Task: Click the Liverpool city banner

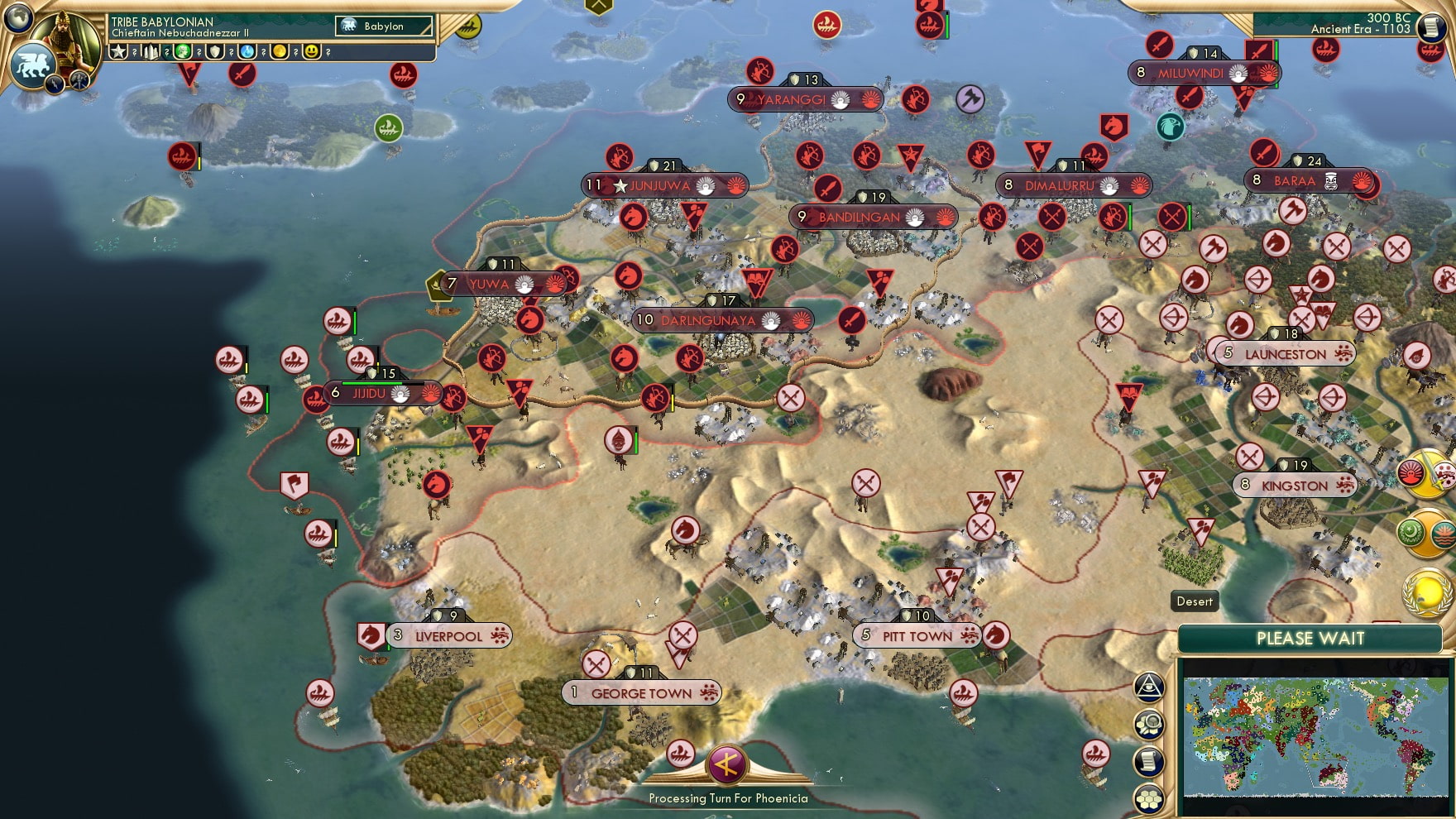Action: [x=447, y=636]
